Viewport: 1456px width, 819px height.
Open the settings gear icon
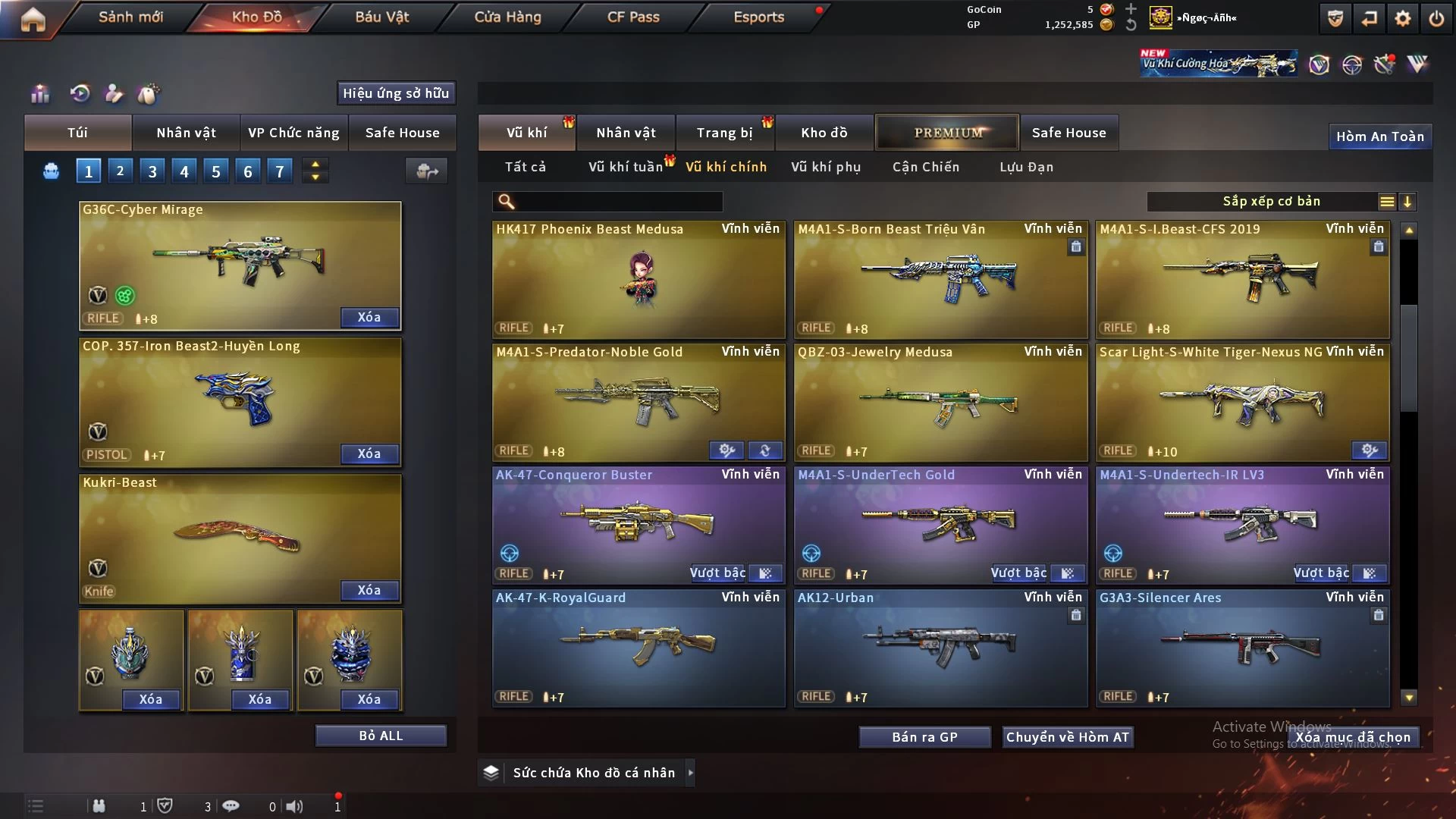pos(1403,18)
